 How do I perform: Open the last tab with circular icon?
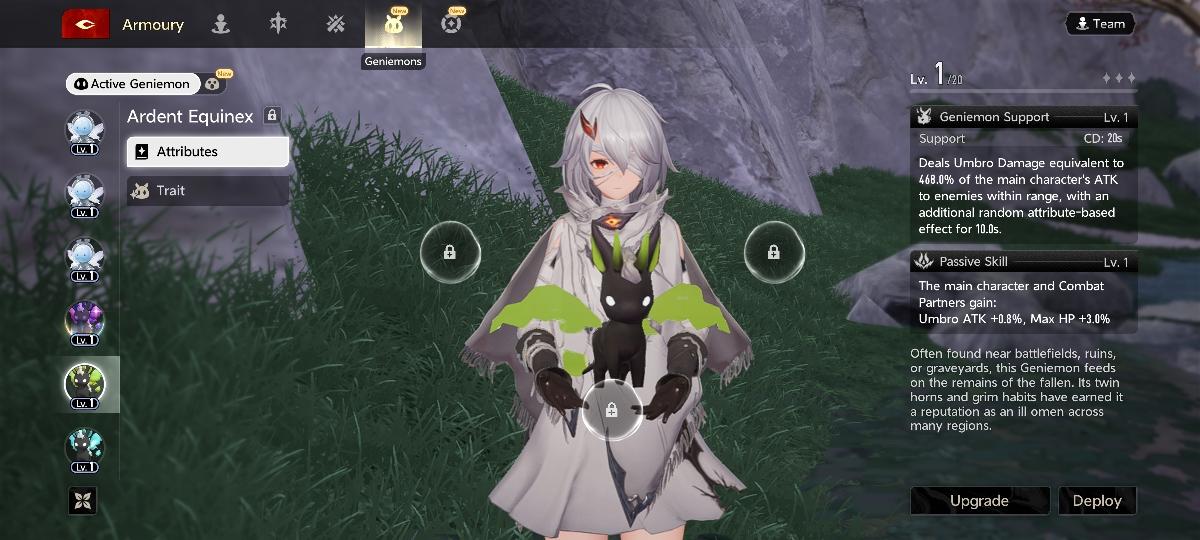tap(451, 25)
